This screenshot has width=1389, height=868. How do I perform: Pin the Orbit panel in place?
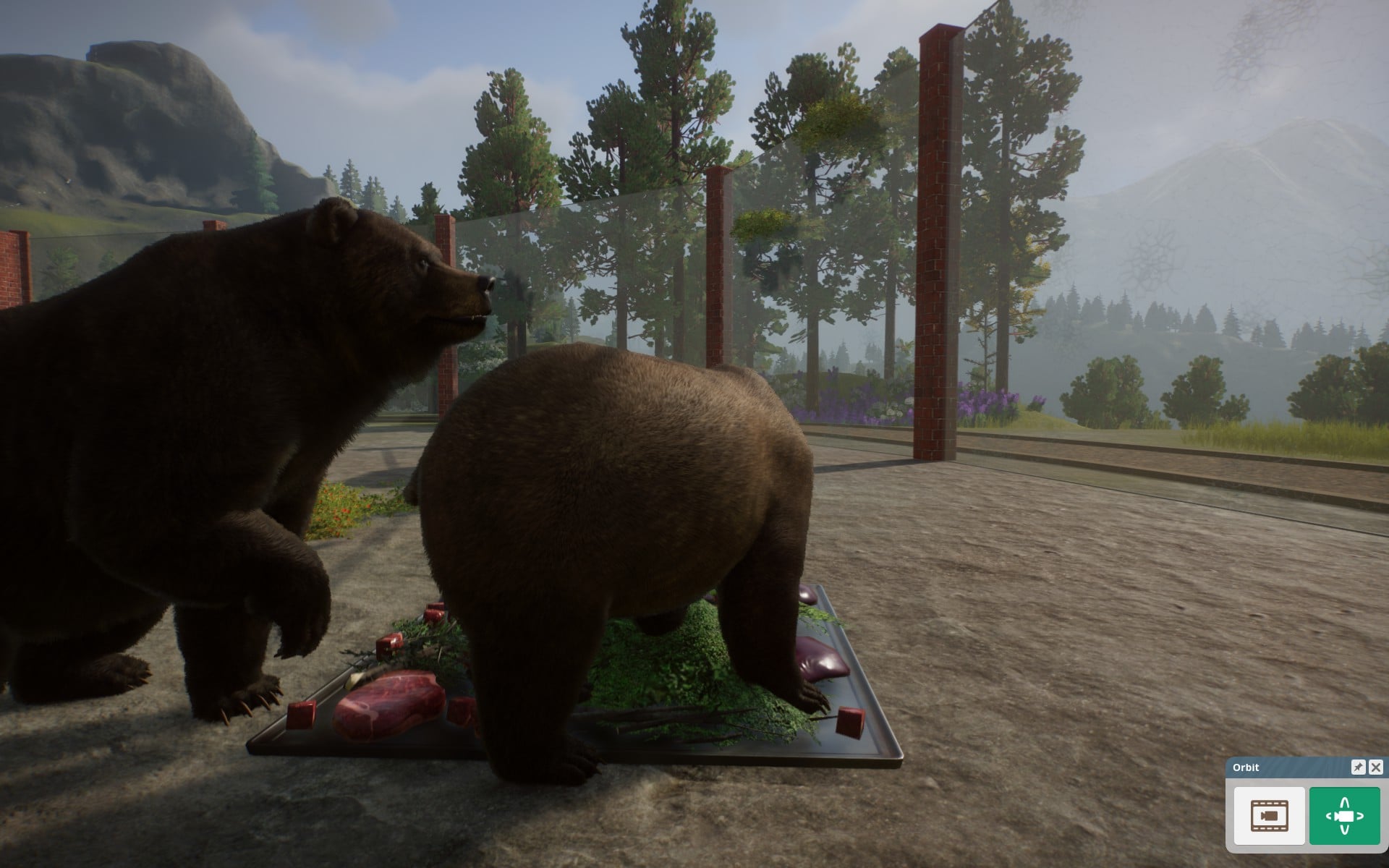[x=1358, y=767]
